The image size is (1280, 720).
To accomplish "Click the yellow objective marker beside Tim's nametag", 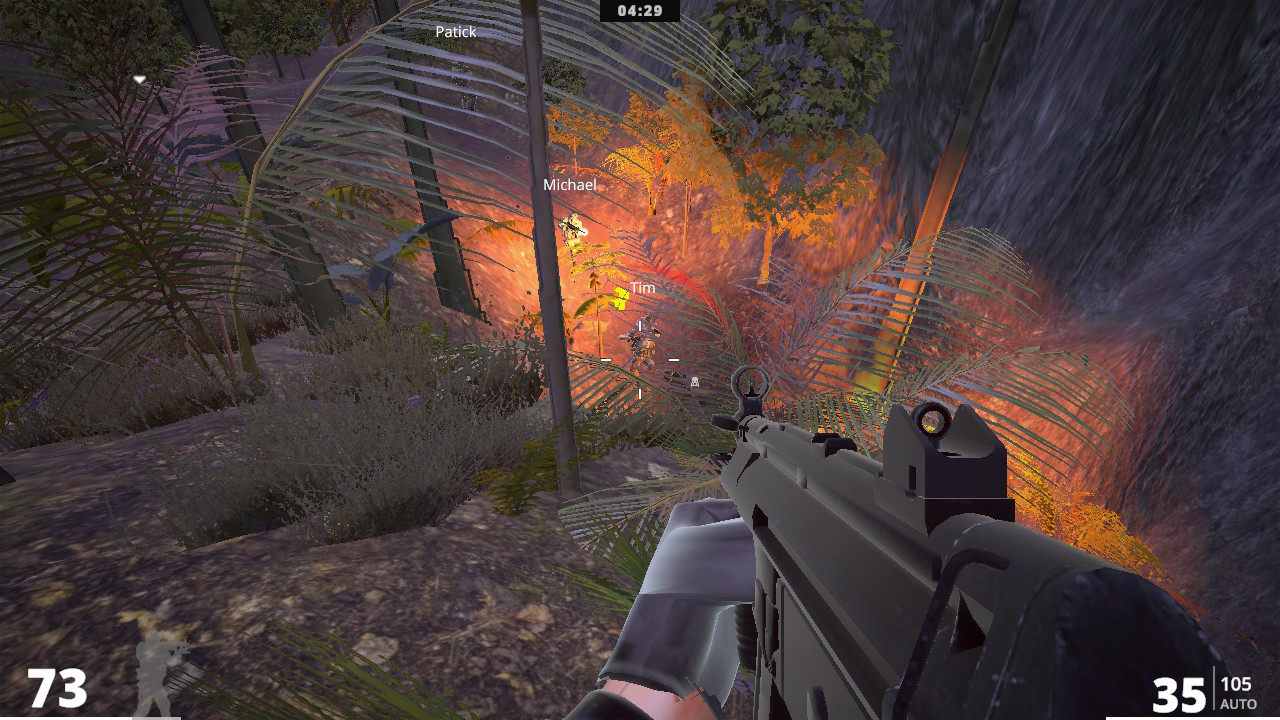I will [x=620, y=299].
